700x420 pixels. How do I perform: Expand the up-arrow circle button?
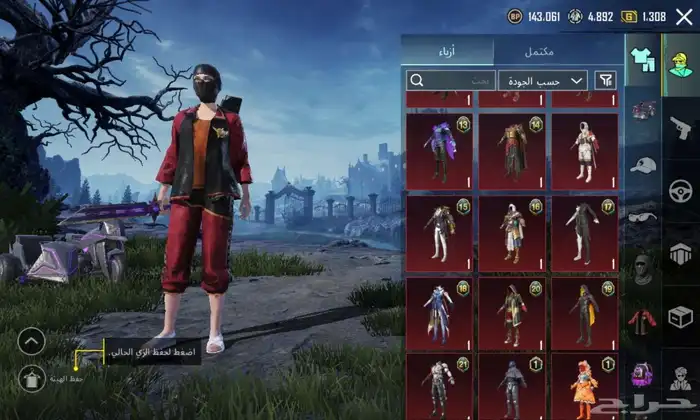click(32, 342)
